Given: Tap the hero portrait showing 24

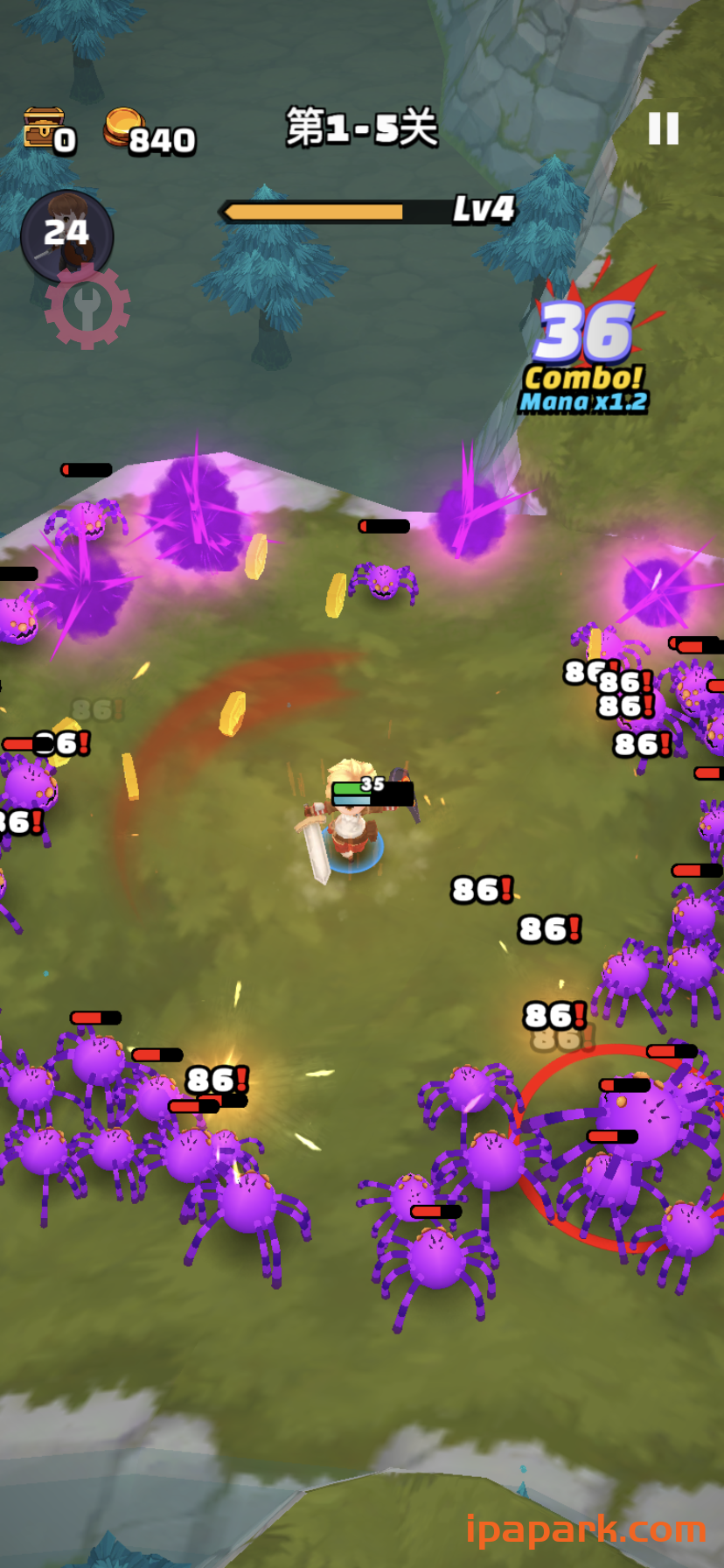Looking at the screenshot, I should coord(66,234).
